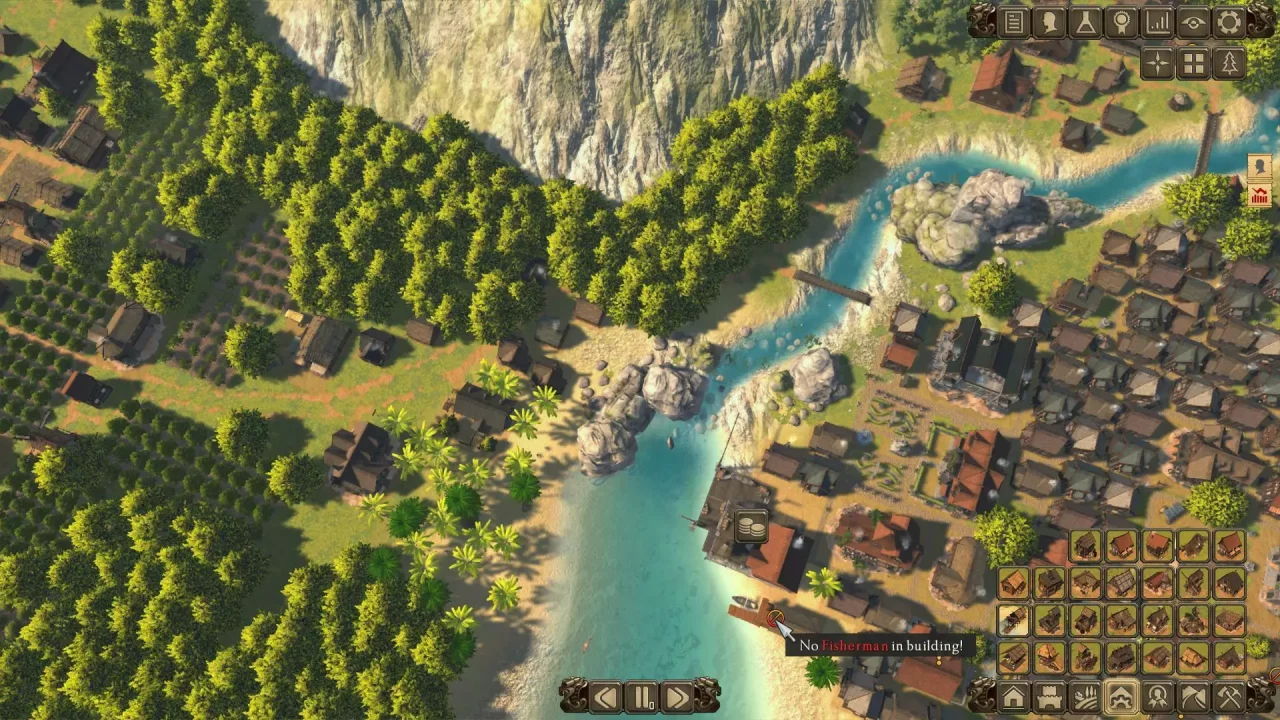Open the event log panel
The height and width of the screenshot is (720, 1280).
click(x=1013, y=23)
